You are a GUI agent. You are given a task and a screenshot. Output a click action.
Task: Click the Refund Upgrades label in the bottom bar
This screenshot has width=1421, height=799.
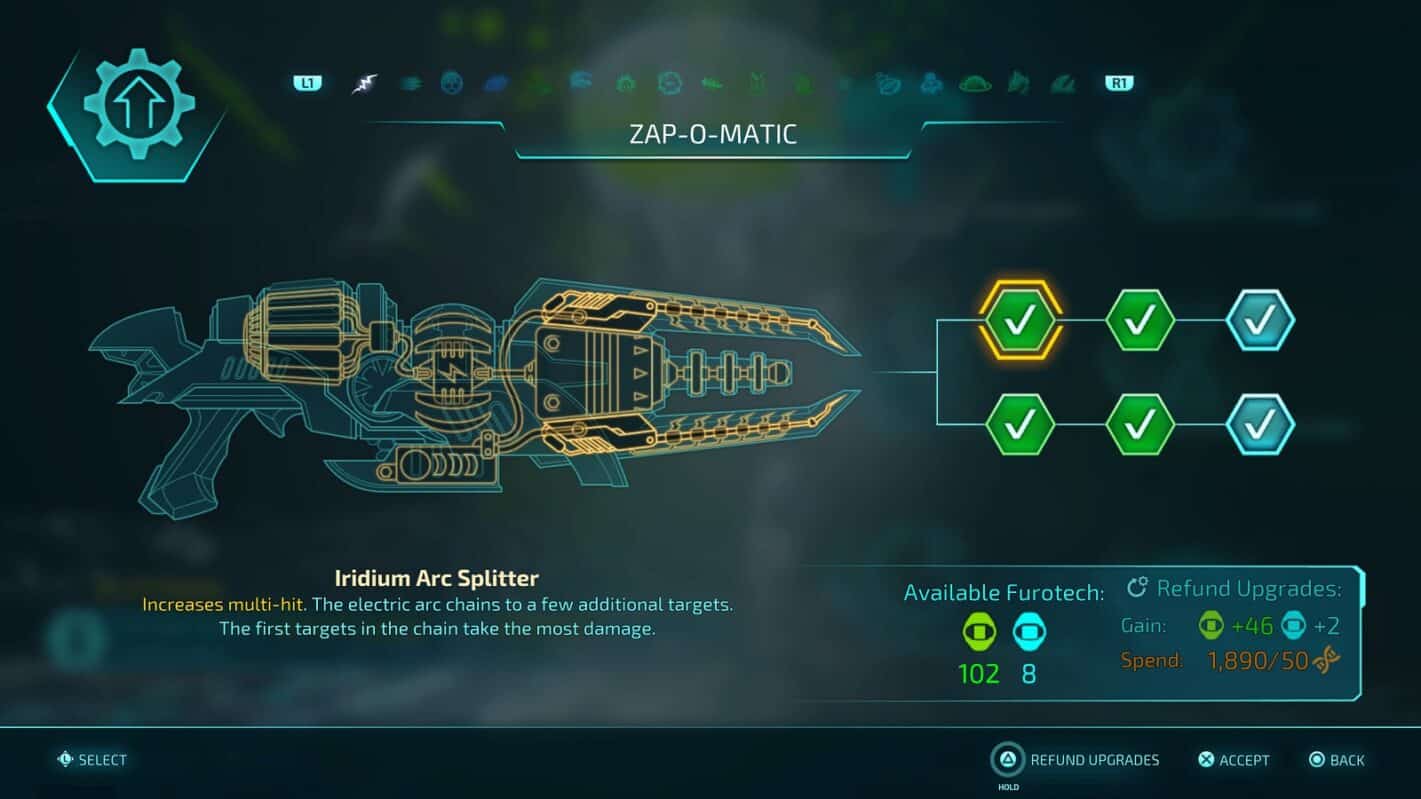(x=1094, y=760)
